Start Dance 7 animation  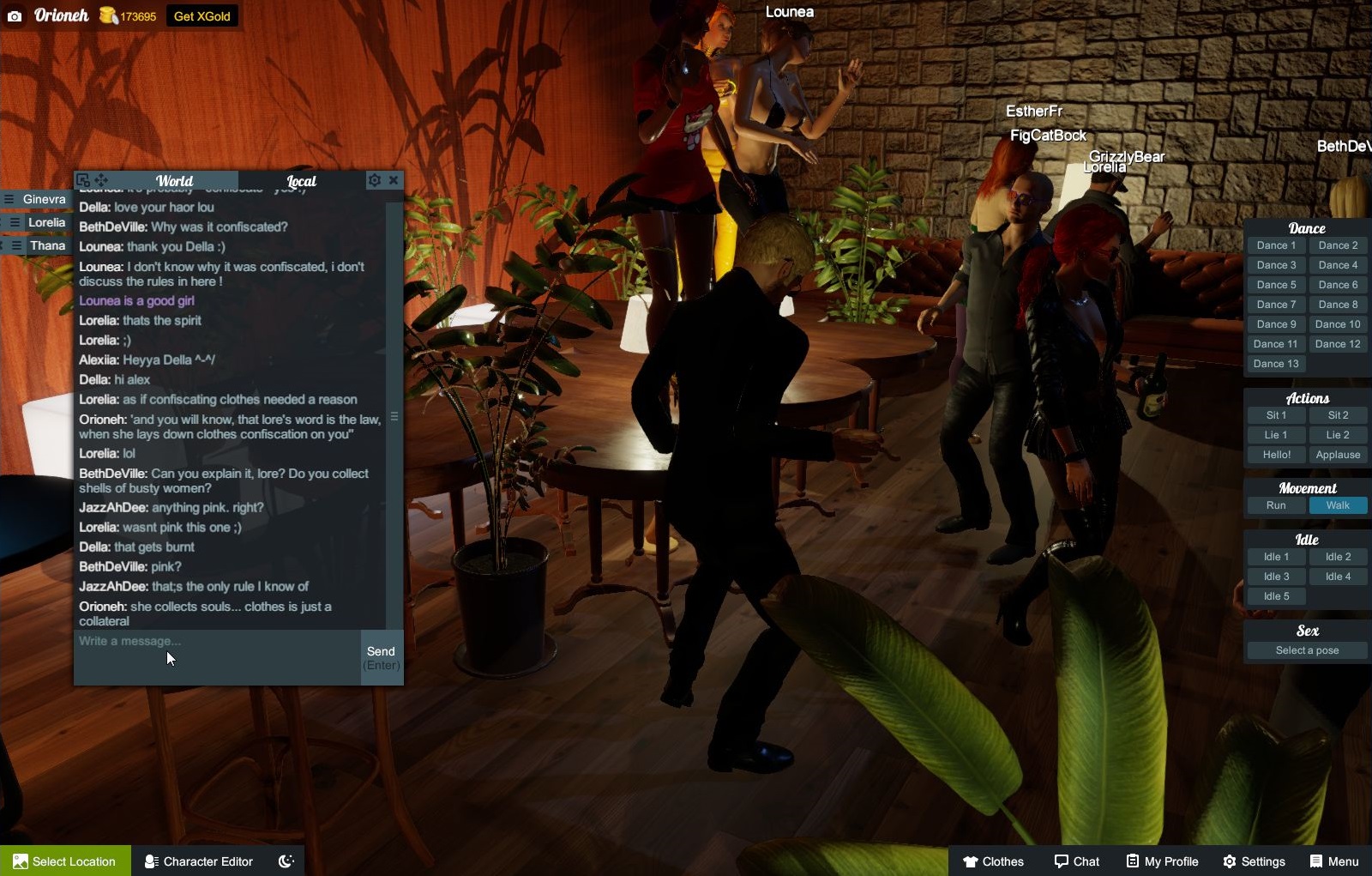1275,304
